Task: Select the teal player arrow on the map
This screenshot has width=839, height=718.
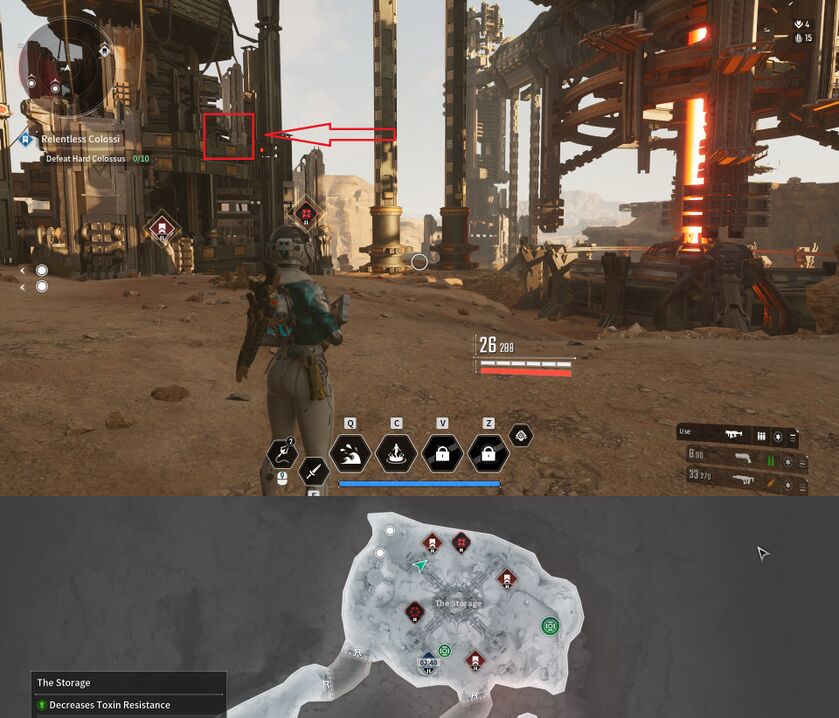Action: (x=421, y=566)
